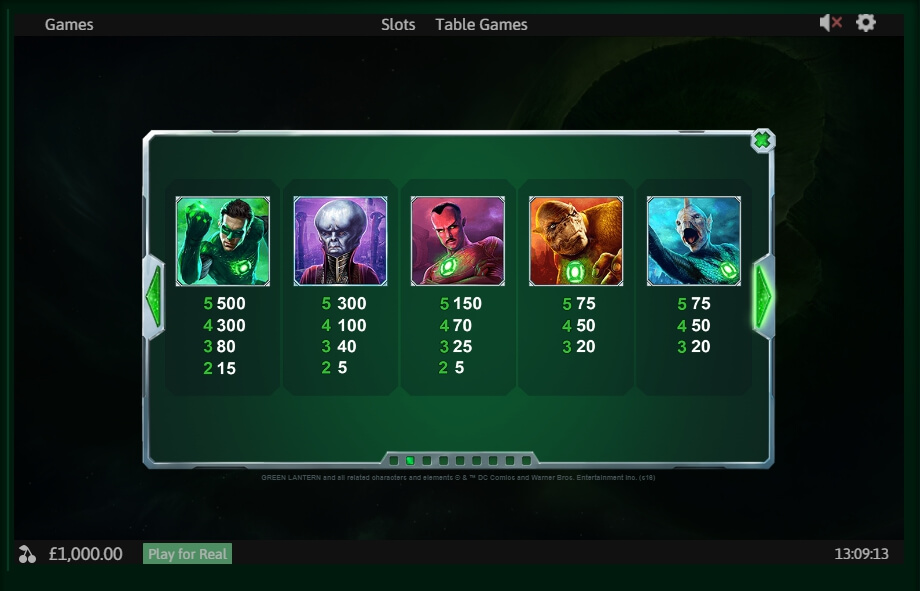Image resolution: width=920 pixels, height=591 pixels.
Task: Open the Games menu
Action: coord(69,24)
